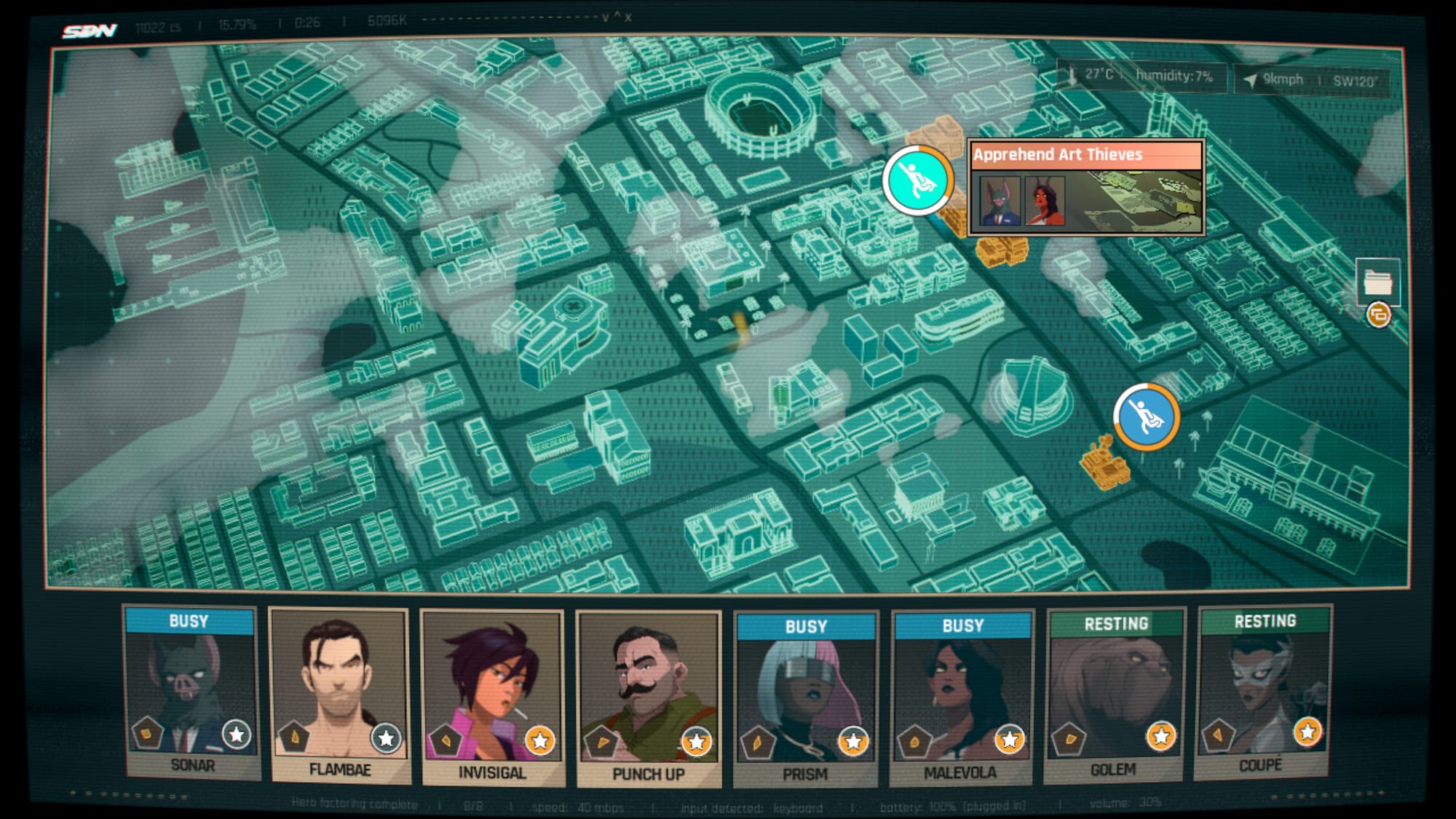
Task: Select the resting Coupe hero card
Action: pyautogui.click(x=1263, y=692)
